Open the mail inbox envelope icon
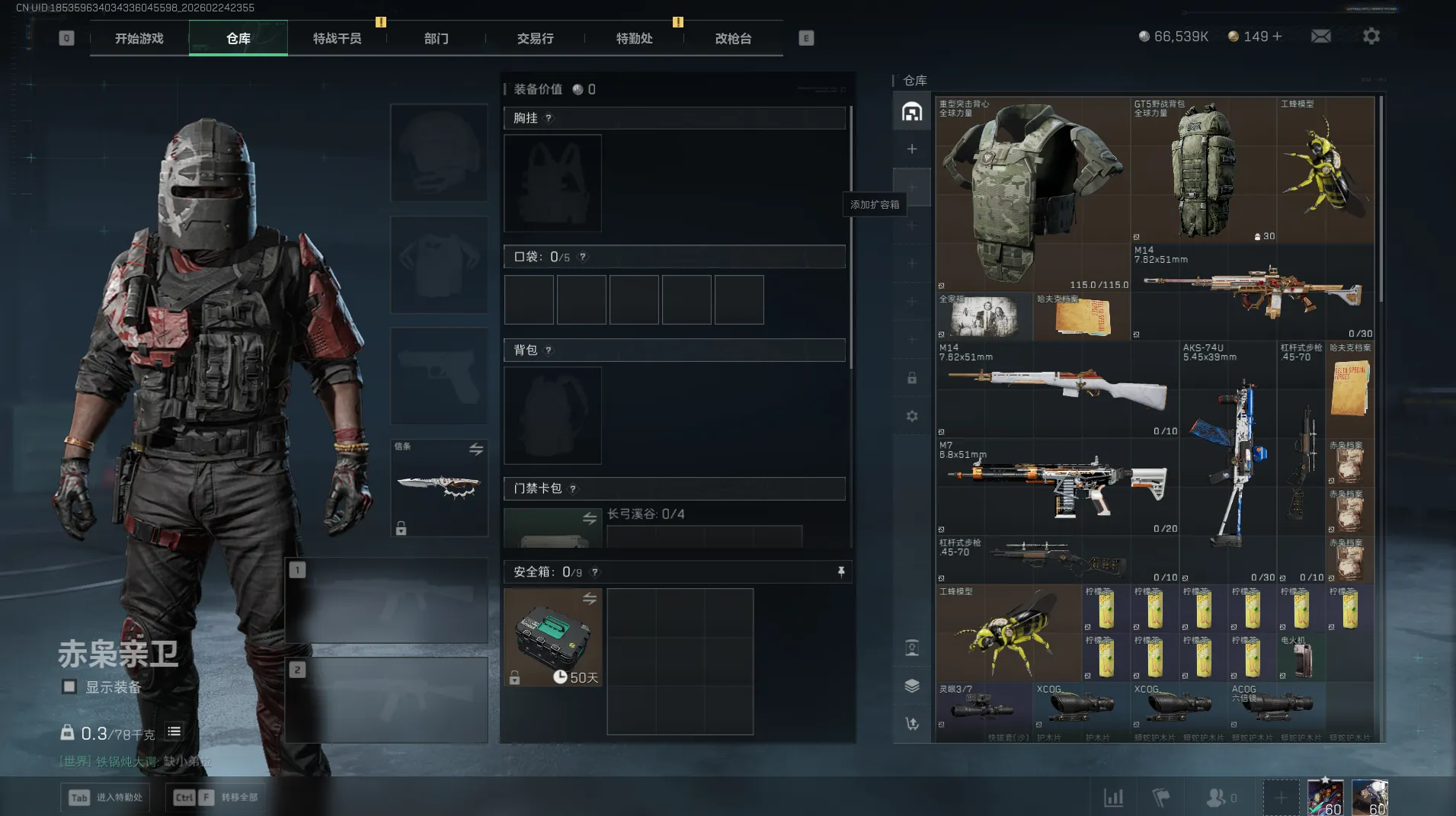The image size is (1456, 816). coord(1321,36)
